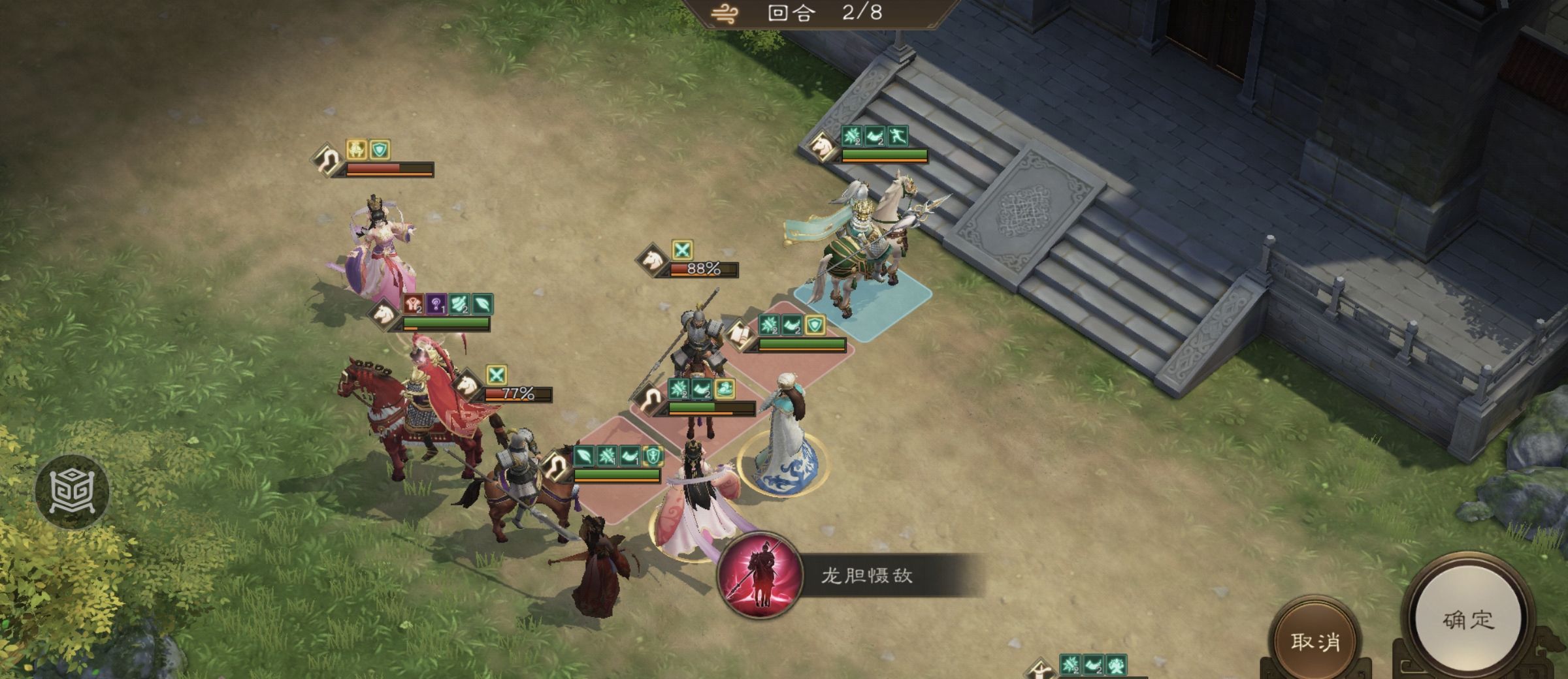Expand the golden armor buff beside the top-left unit
This screenshot has height=679, width=1568.
(x=357, y=149)
